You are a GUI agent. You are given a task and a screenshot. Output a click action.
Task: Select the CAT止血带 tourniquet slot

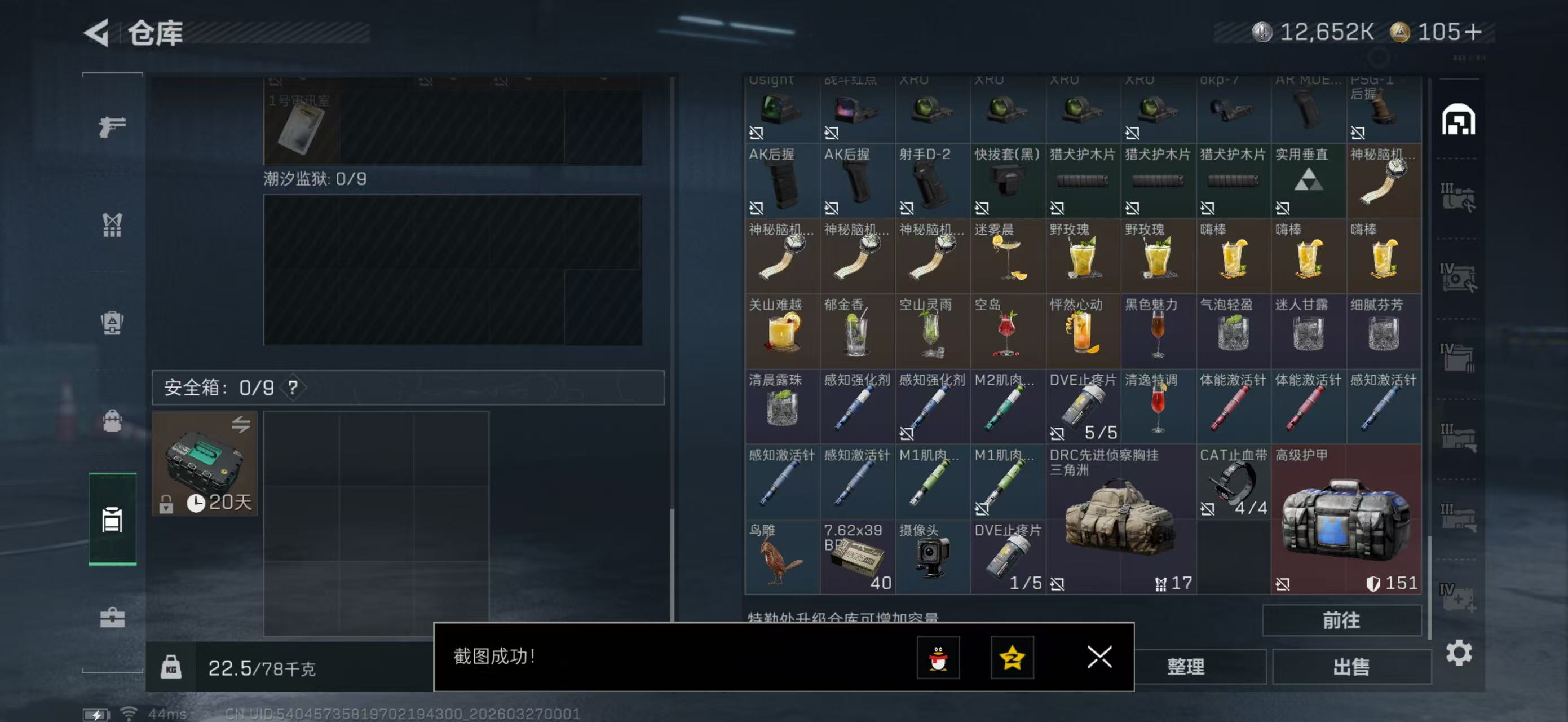1233,482
